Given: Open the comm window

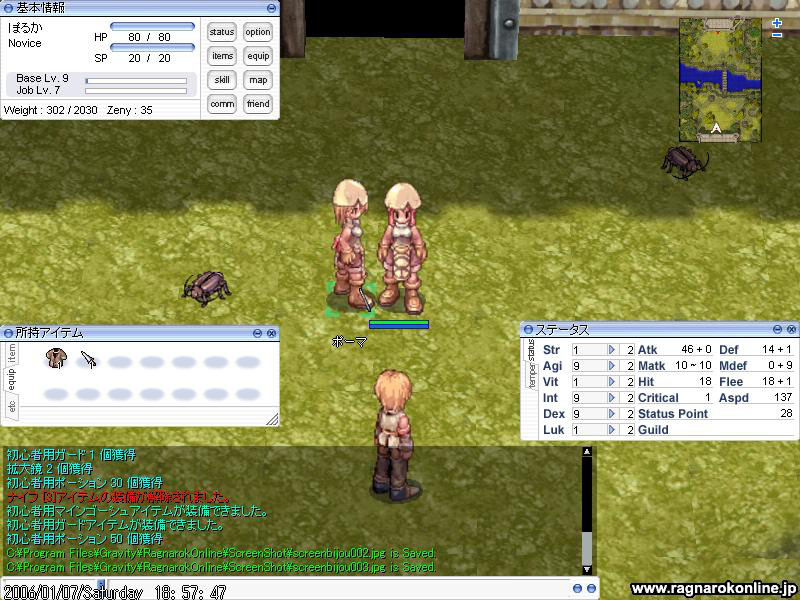Looking at the screenshot, I should click(222, 104).
